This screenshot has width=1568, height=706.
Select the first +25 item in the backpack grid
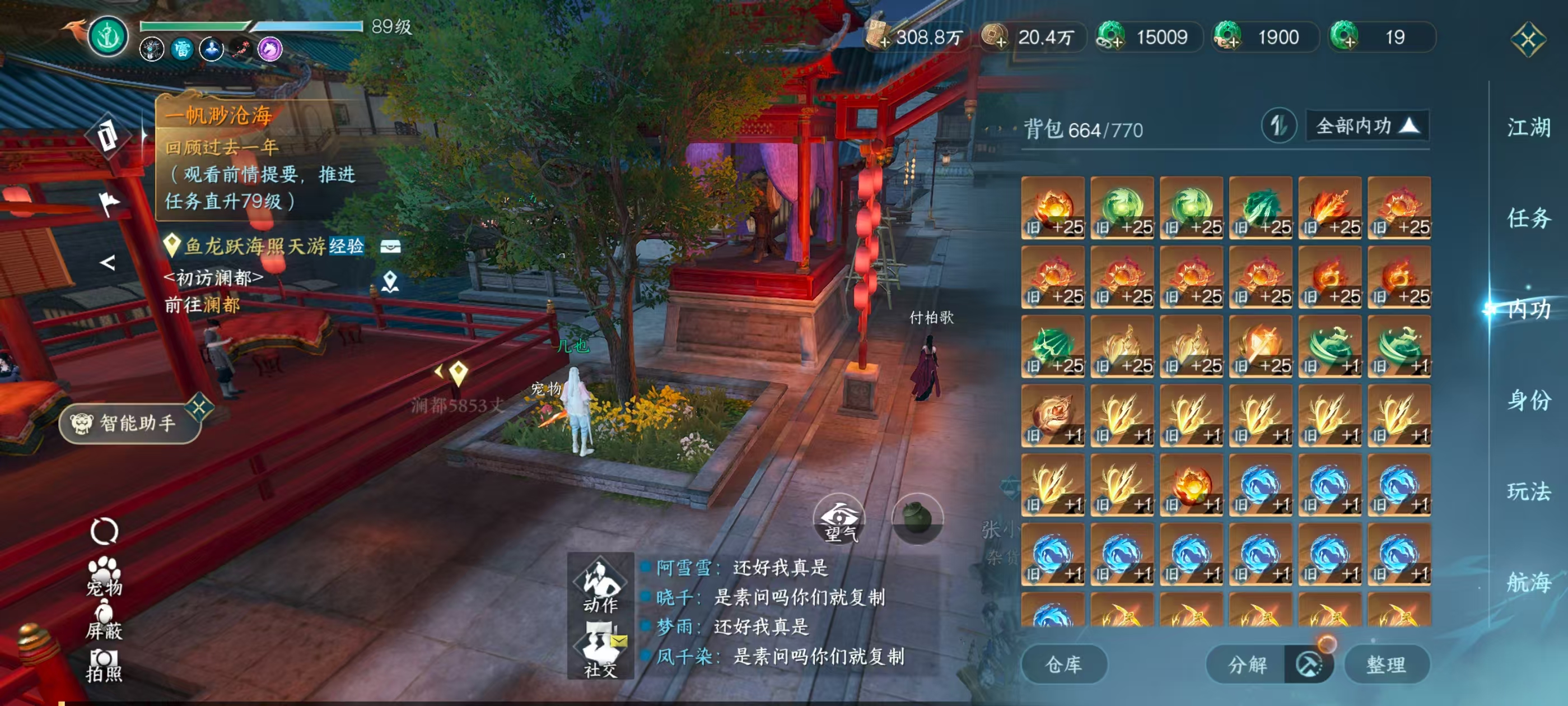tap(1052, 207)
